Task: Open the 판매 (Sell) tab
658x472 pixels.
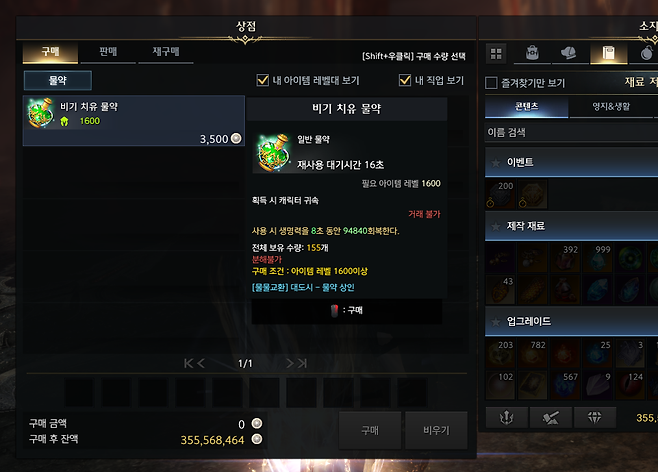Action: point(106,50)
